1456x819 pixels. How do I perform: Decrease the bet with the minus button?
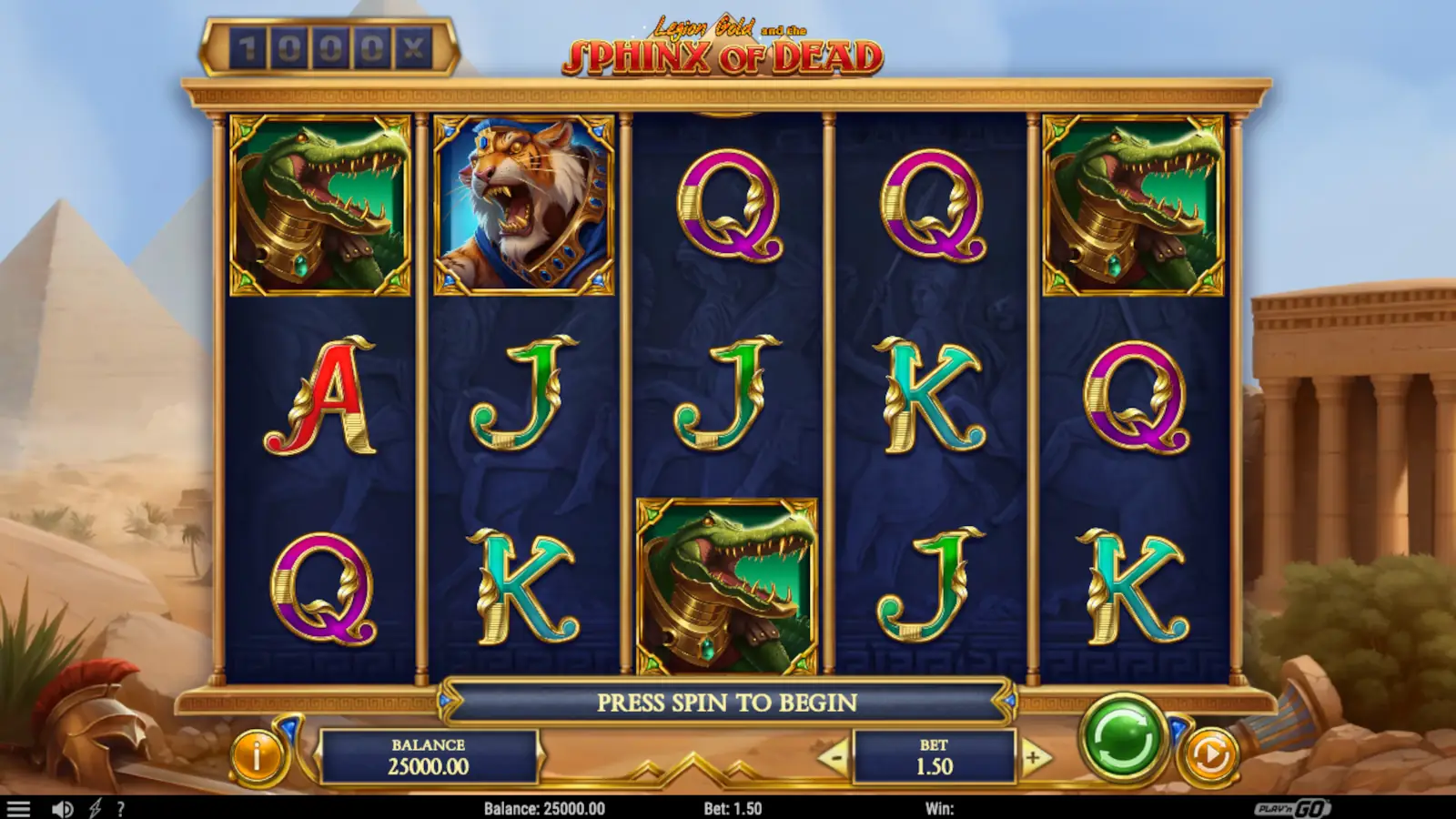pyautogui.click(x=835, y=757)
